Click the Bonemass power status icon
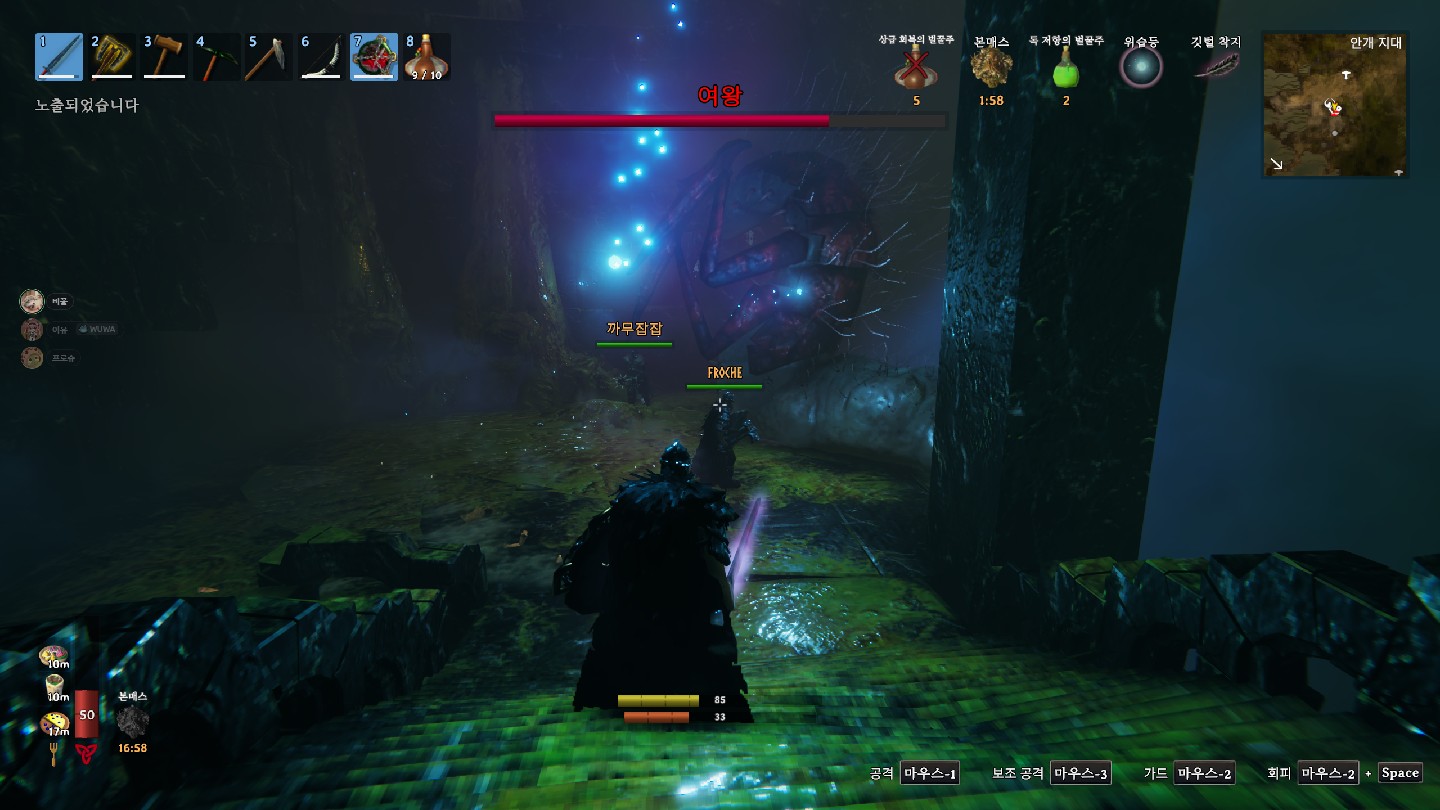Screen dimensions: 1440x810 click(991, 68)
